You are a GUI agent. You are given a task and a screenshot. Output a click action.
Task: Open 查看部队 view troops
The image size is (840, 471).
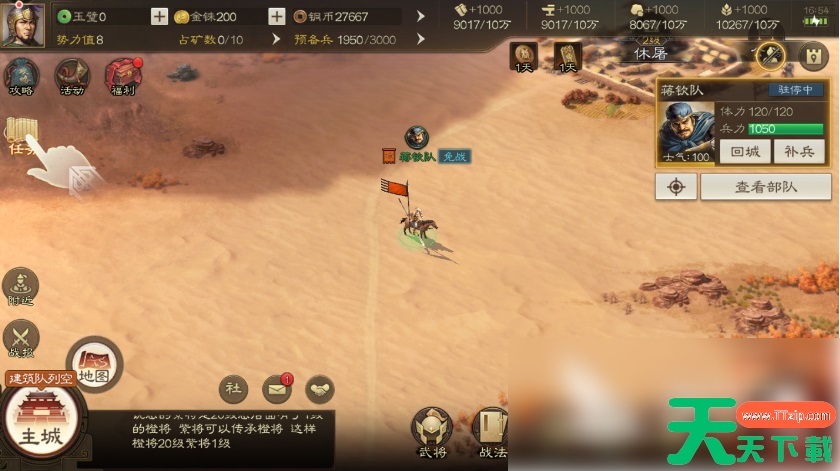[x=765, y=186]
